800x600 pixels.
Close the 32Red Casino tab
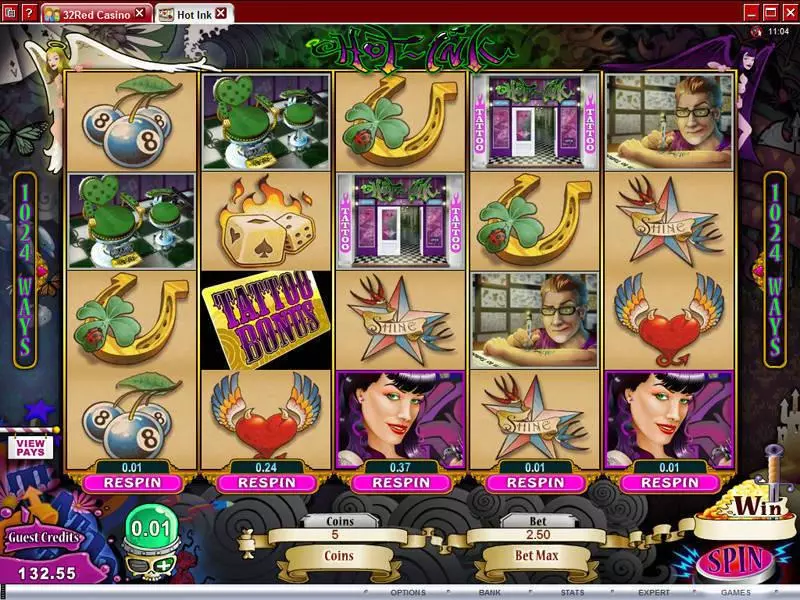pos(140,13)
